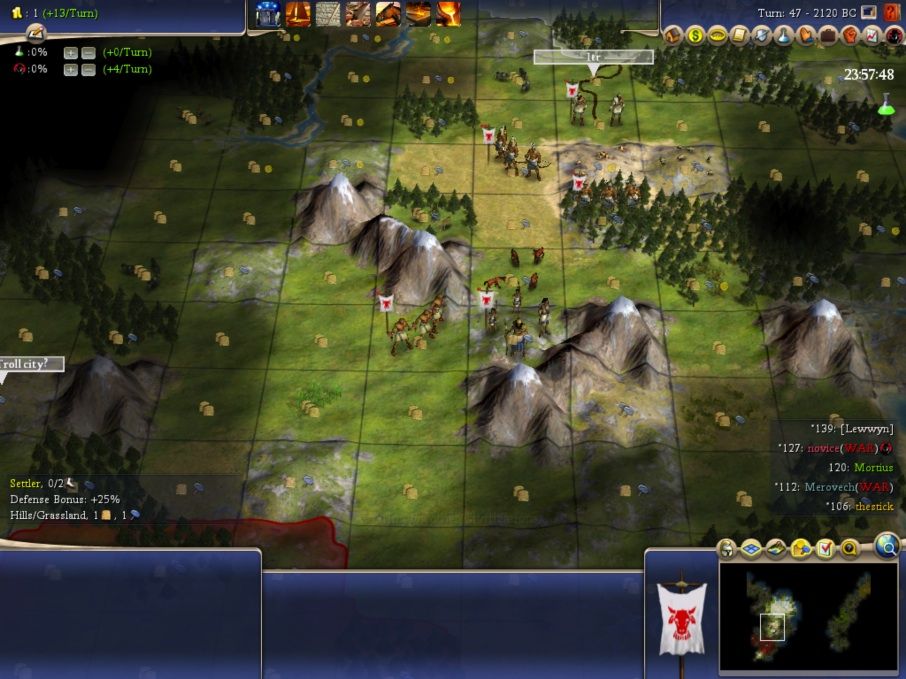Increase the research rate with plus

tap(70, 52)
